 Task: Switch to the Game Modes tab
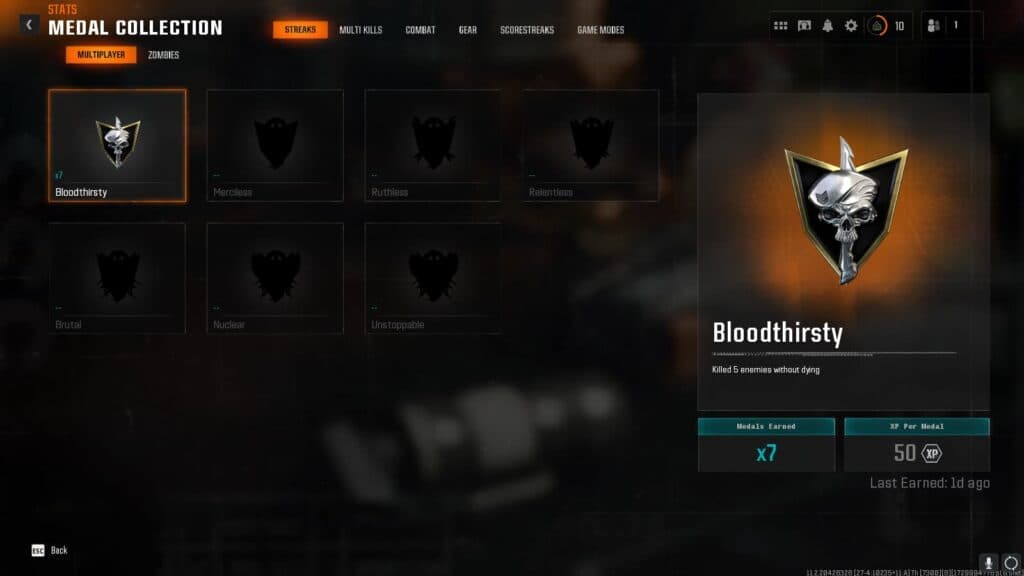point(600,30)
